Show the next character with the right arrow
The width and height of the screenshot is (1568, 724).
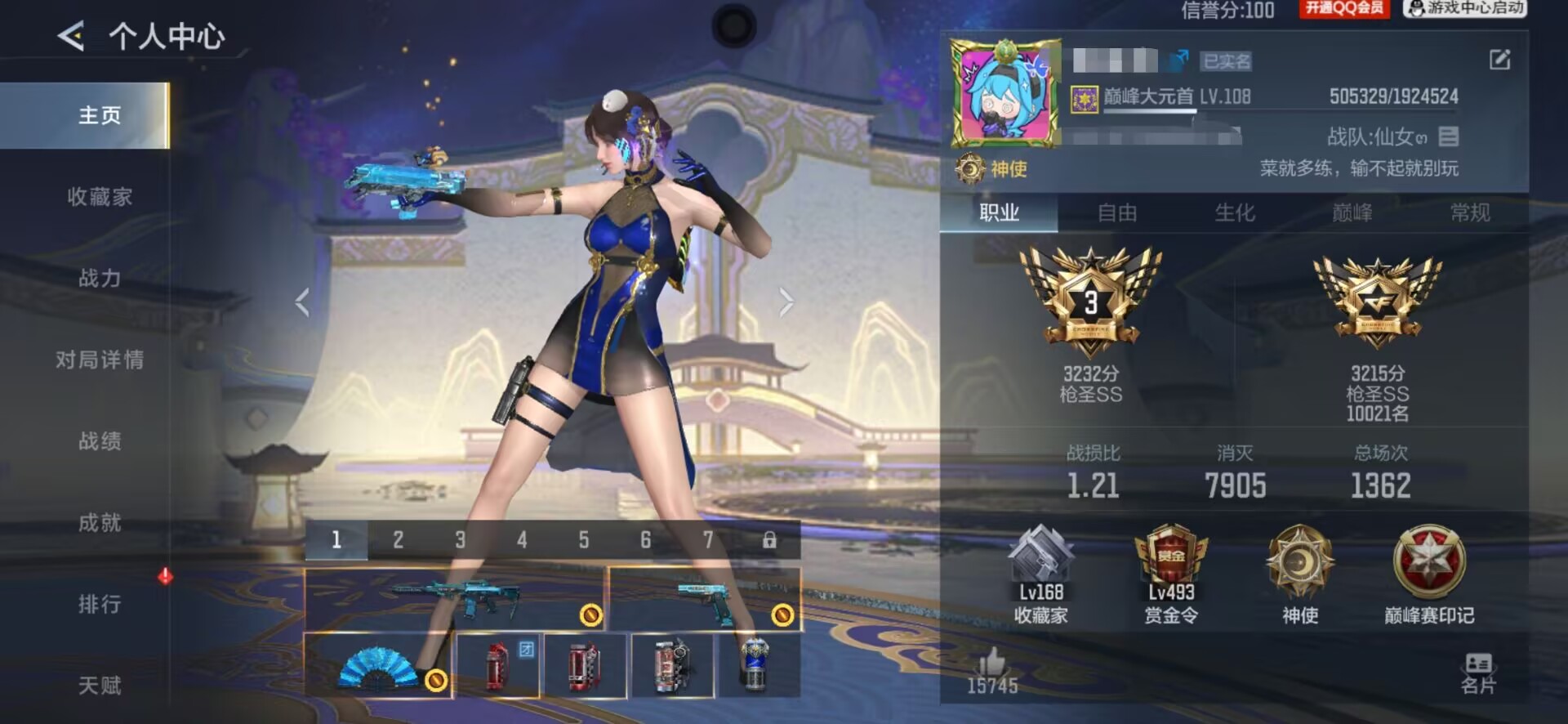click(786, 302)
